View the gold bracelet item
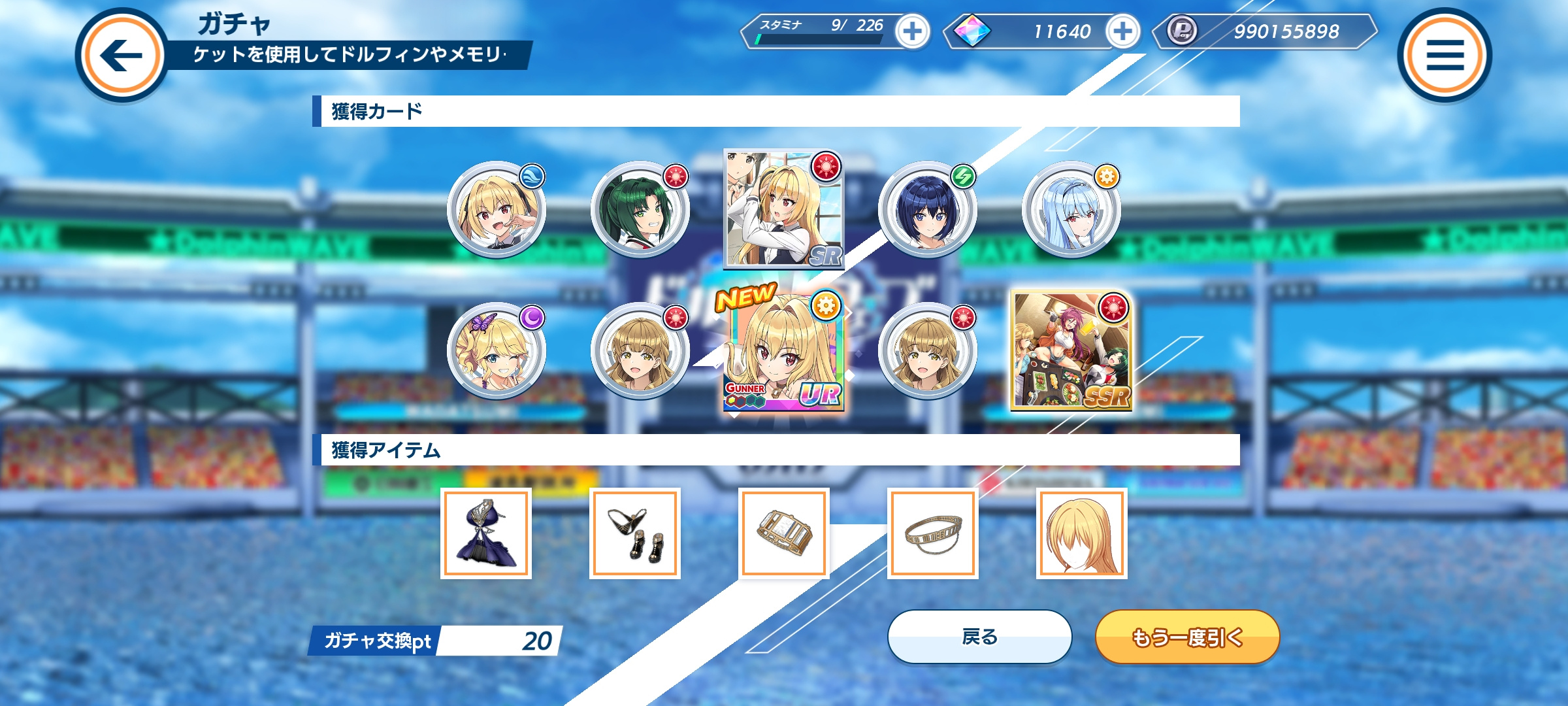Screen dimensions: 1568x706 [784, 533]
